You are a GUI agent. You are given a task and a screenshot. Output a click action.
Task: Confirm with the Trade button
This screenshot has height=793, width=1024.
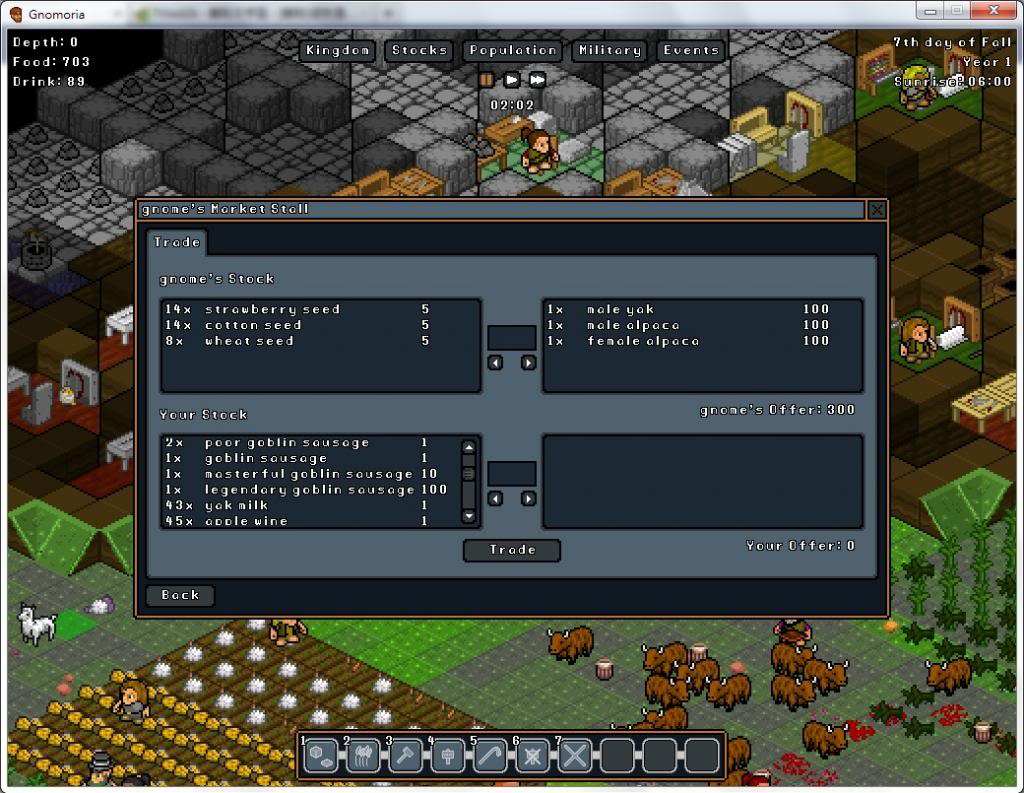[x=512, y=550]
